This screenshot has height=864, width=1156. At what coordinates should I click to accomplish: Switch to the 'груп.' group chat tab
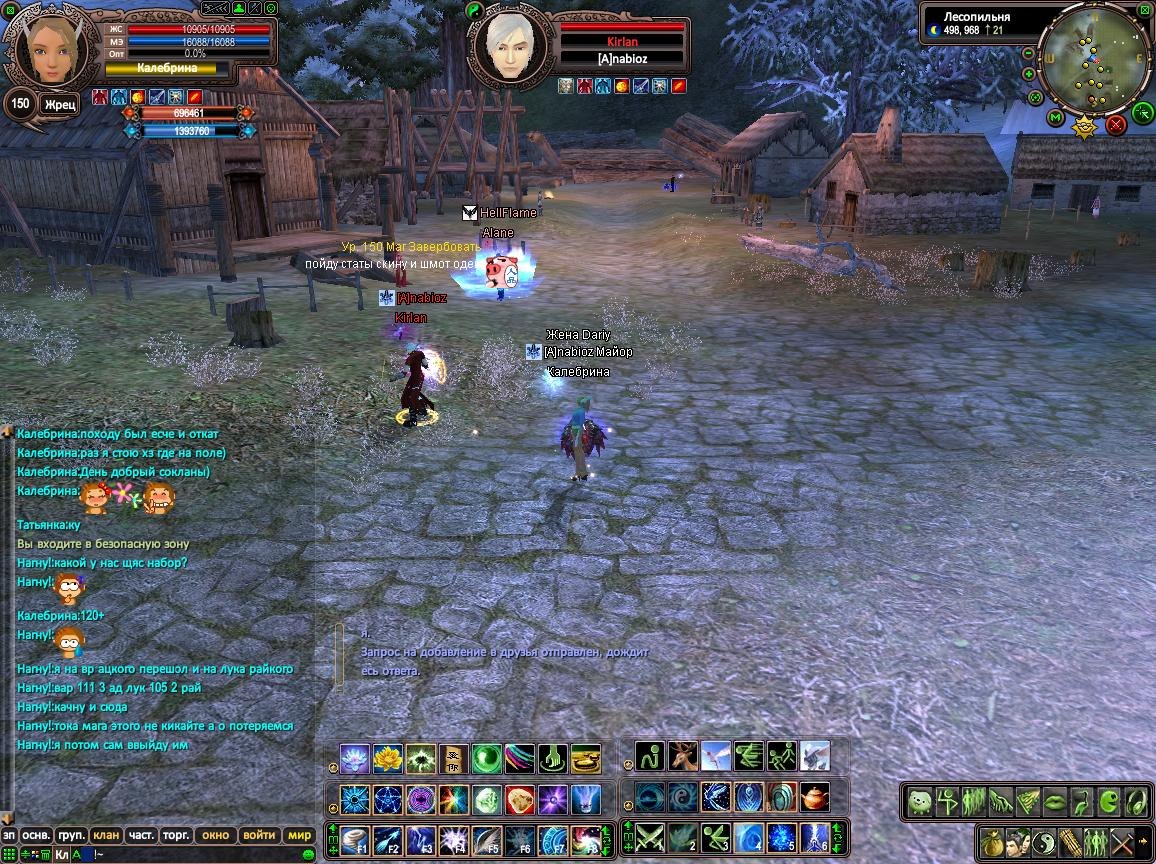coord(71,835)
